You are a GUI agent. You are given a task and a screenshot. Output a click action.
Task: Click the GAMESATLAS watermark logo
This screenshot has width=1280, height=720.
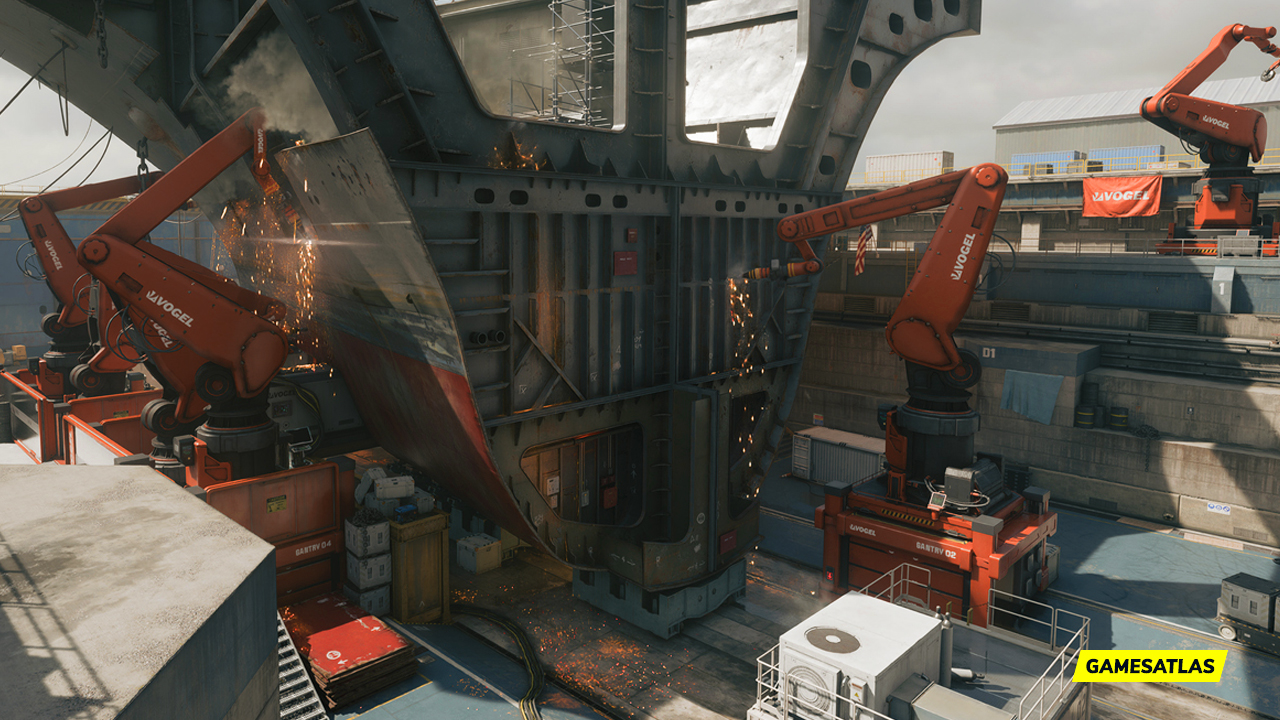tap(1150, 666)
